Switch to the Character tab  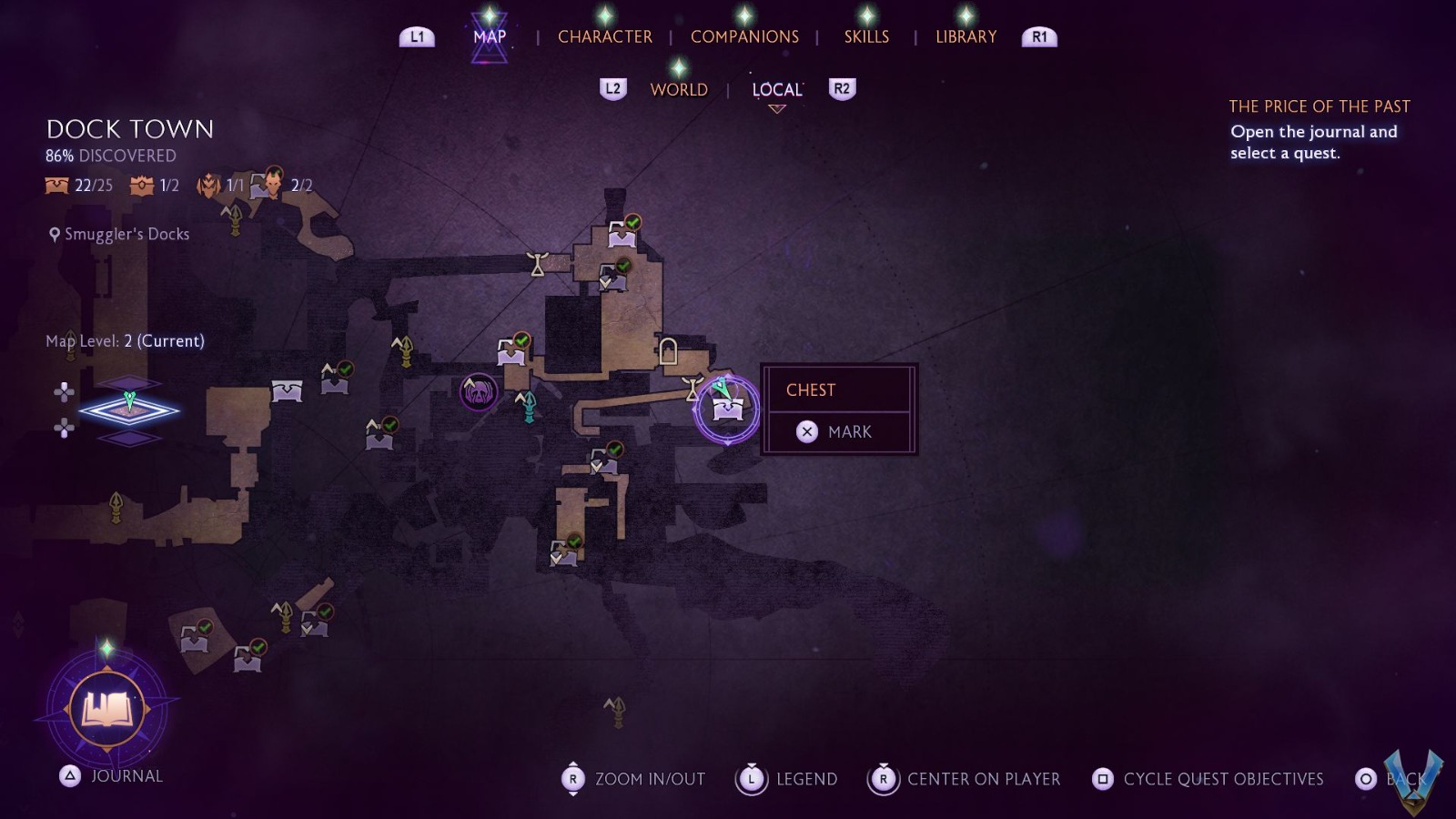click(x=604, y=36)
